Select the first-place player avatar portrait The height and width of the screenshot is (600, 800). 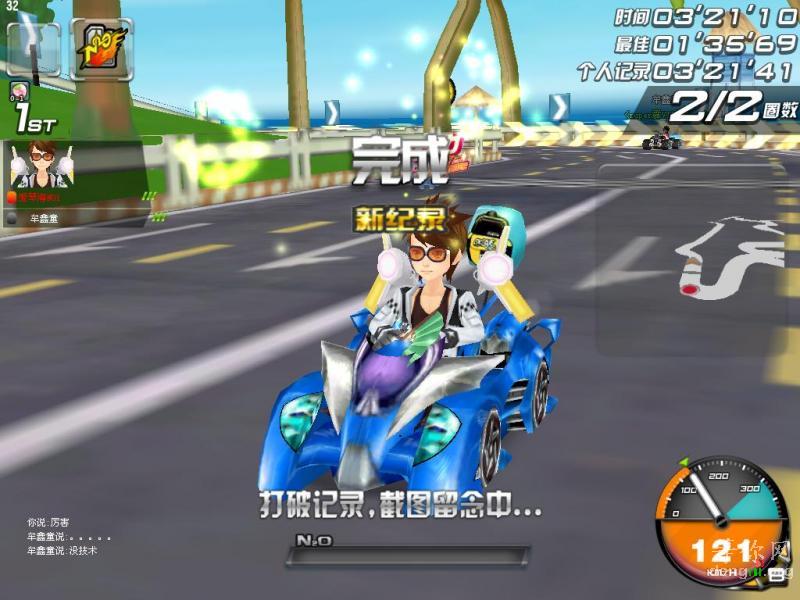point(40,165)
